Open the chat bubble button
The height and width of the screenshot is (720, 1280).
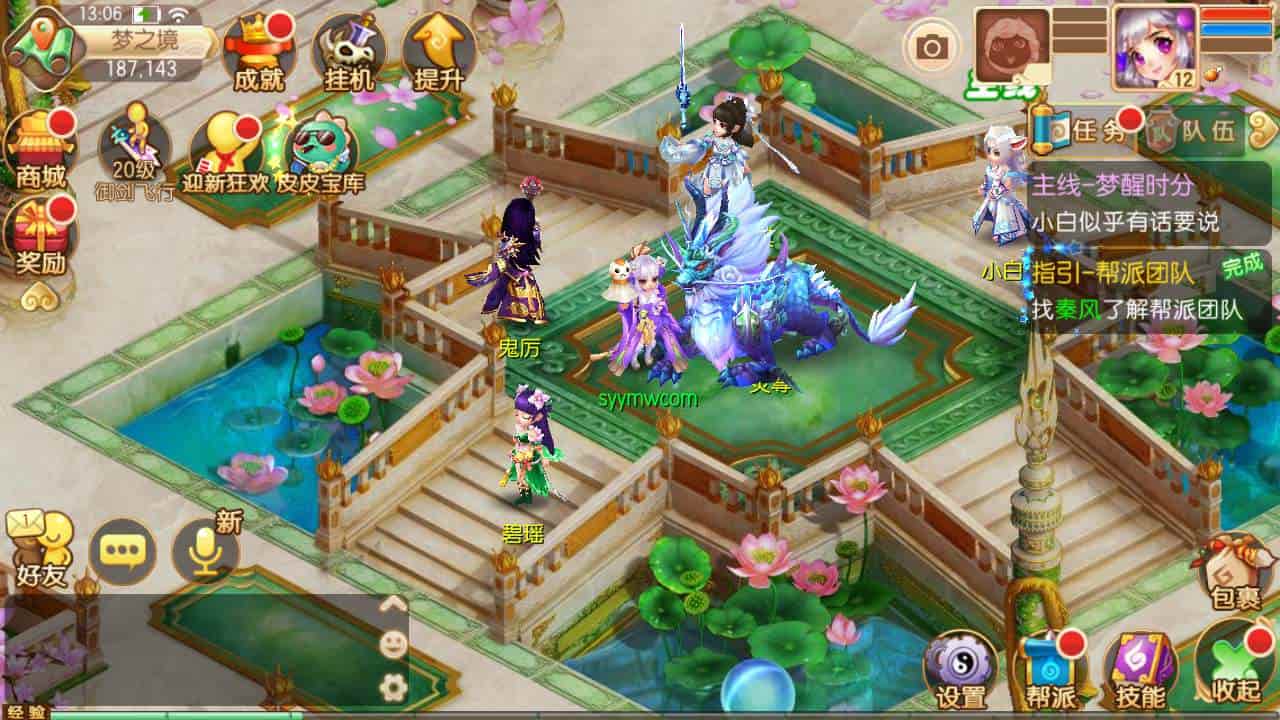point(122,552)
